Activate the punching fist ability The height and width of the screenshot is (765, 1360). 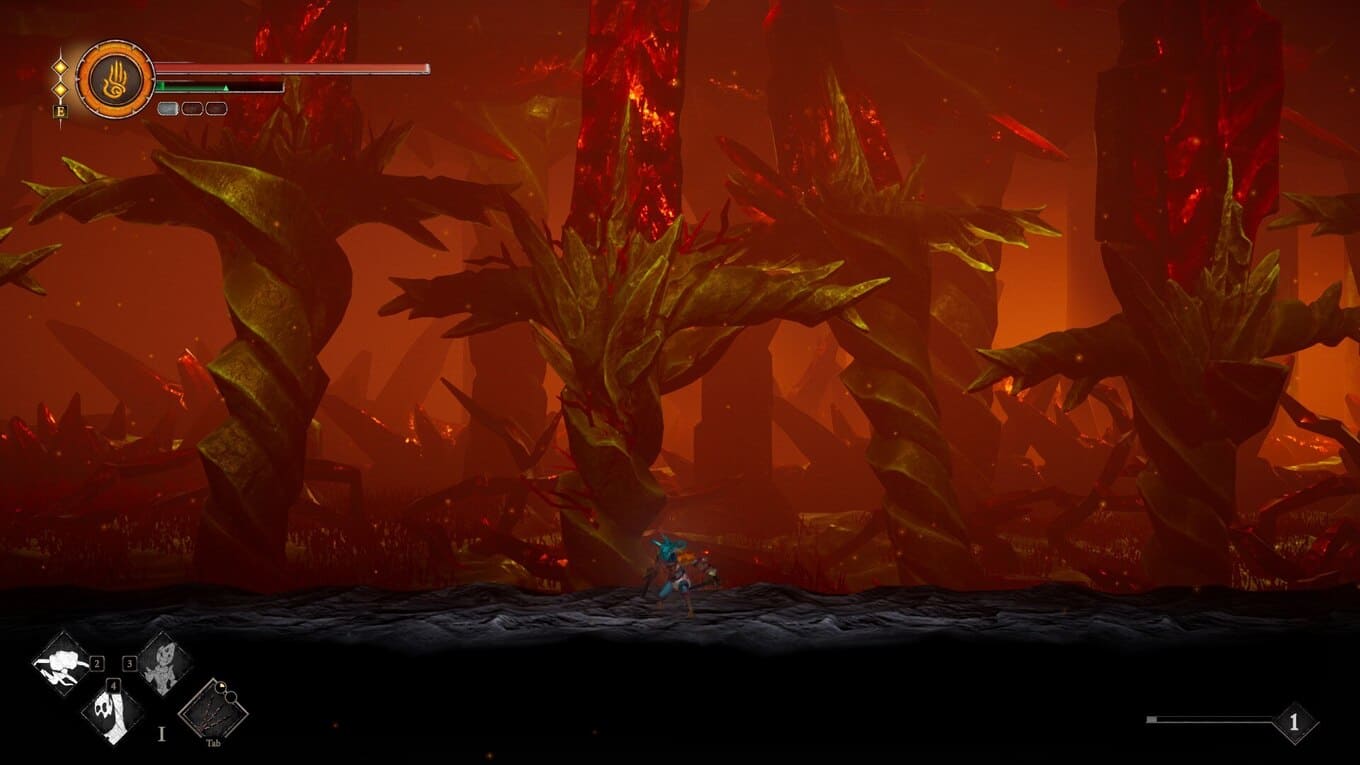click(62, 664)
